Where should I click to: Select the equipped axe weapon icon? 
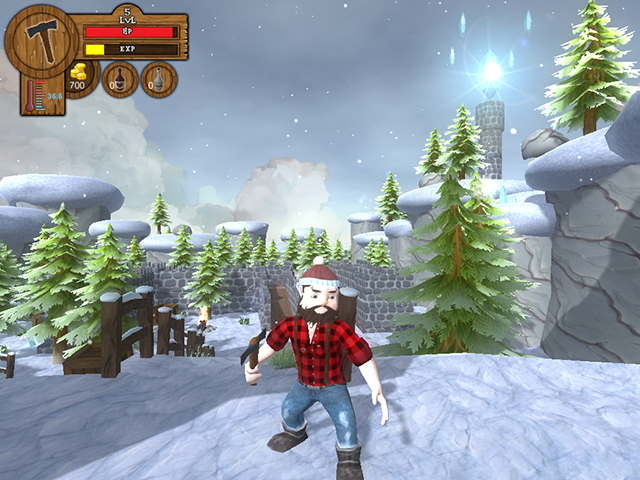pyautogui.click(x=42, y=40)
